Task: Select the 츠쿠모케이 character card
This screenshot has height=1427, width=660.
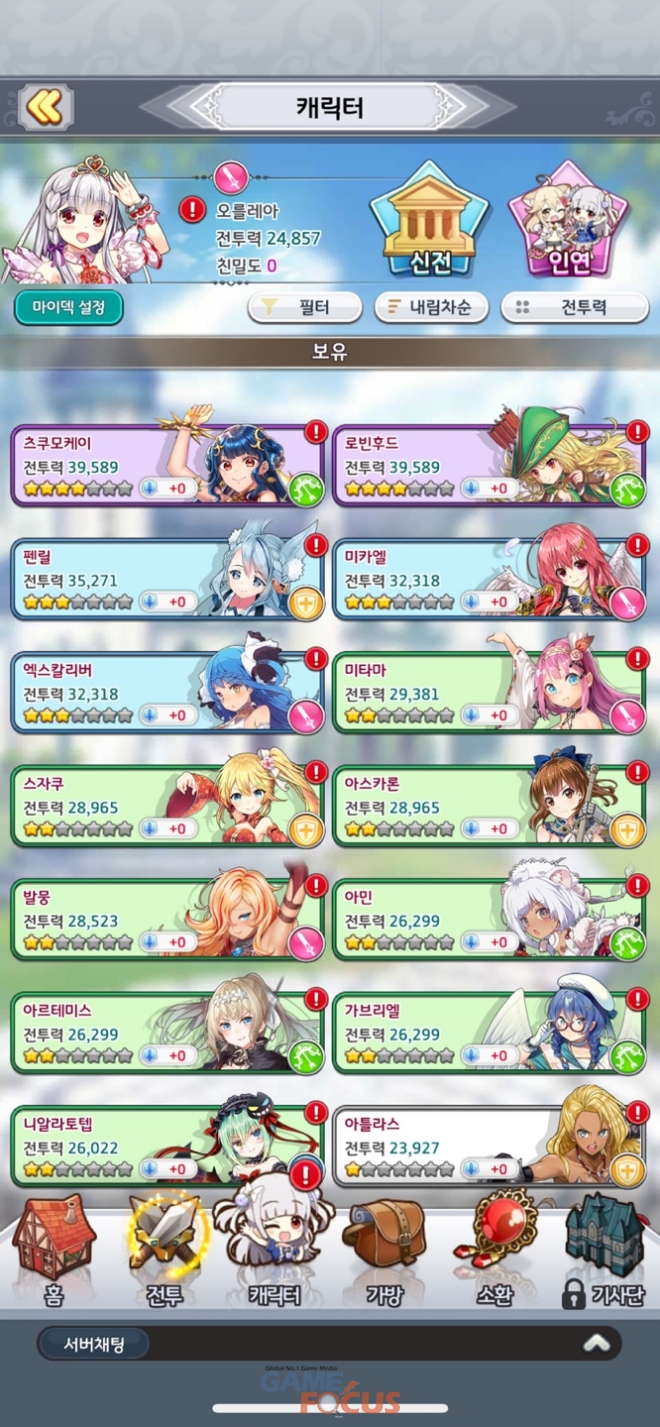Action: click(x=167, y=465)
